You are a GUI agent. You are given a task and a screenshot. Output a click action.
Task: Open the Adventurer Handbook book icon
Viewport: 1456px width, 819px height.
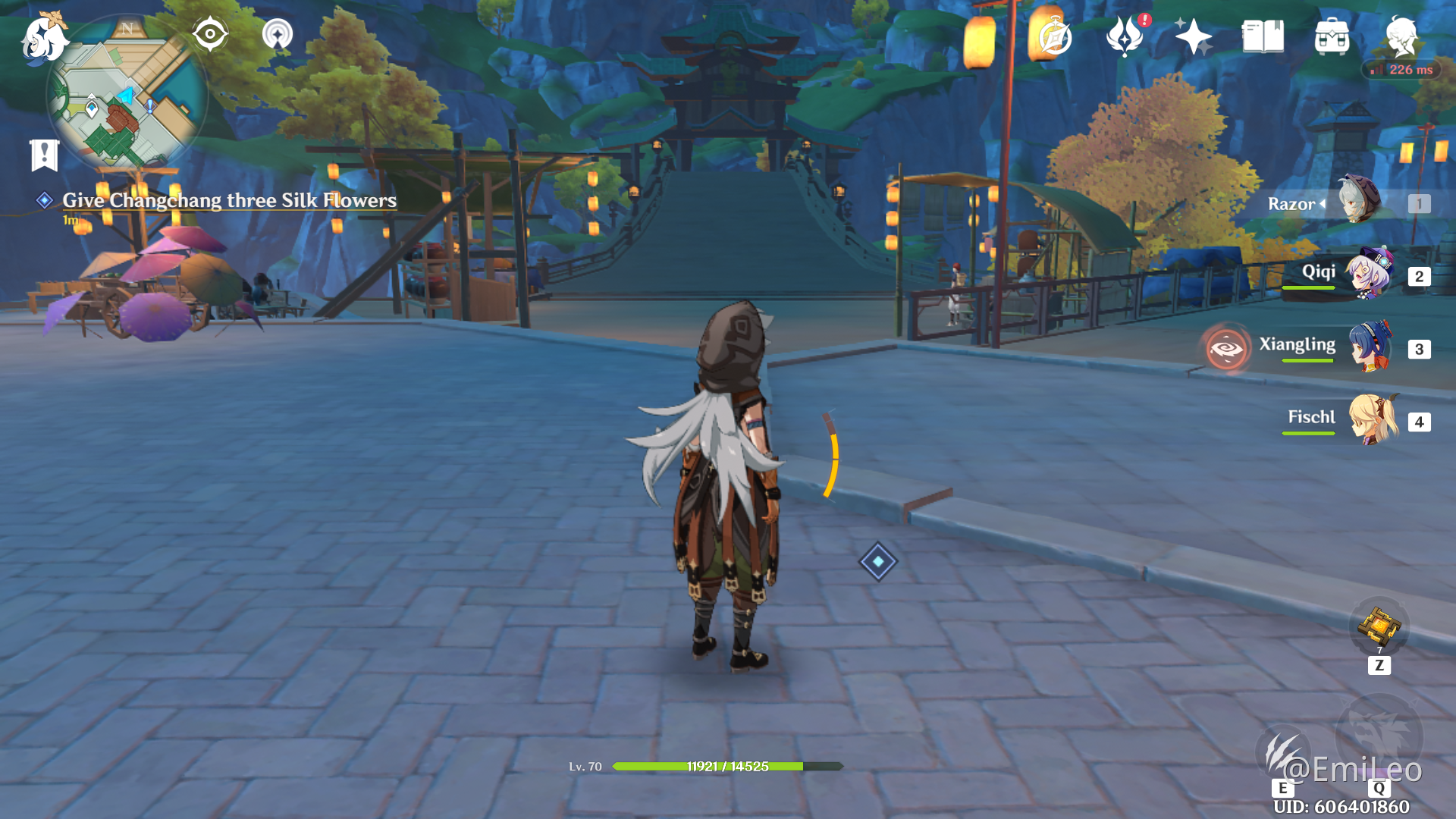point(1263,36)
